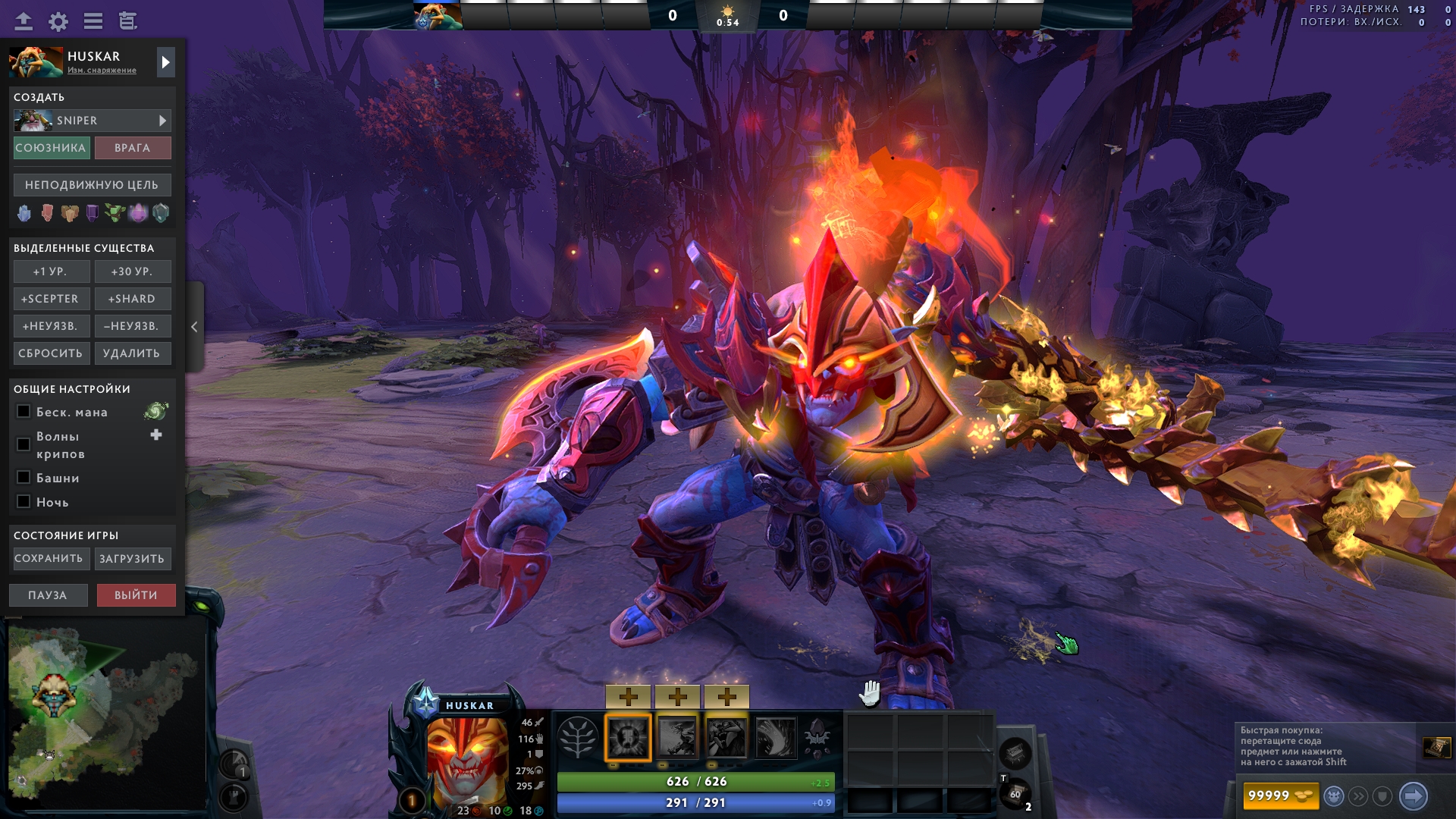Switch to the ВРАГА tab
Image resolution: width=1456 pixels, height=819 pixels.
point(133,148)
